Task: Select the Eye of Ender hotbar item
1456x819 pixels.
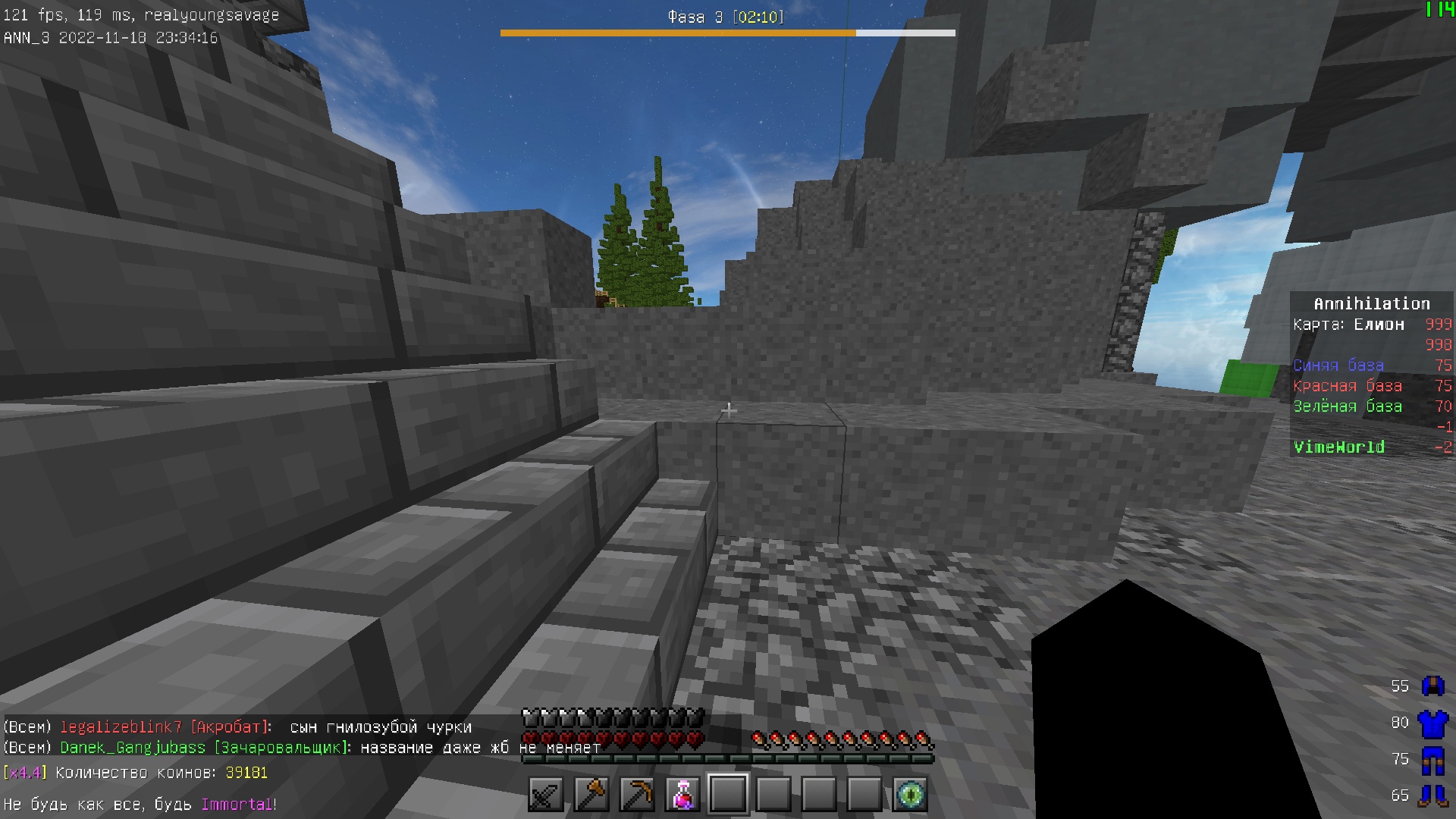Action: click(912, 793)
